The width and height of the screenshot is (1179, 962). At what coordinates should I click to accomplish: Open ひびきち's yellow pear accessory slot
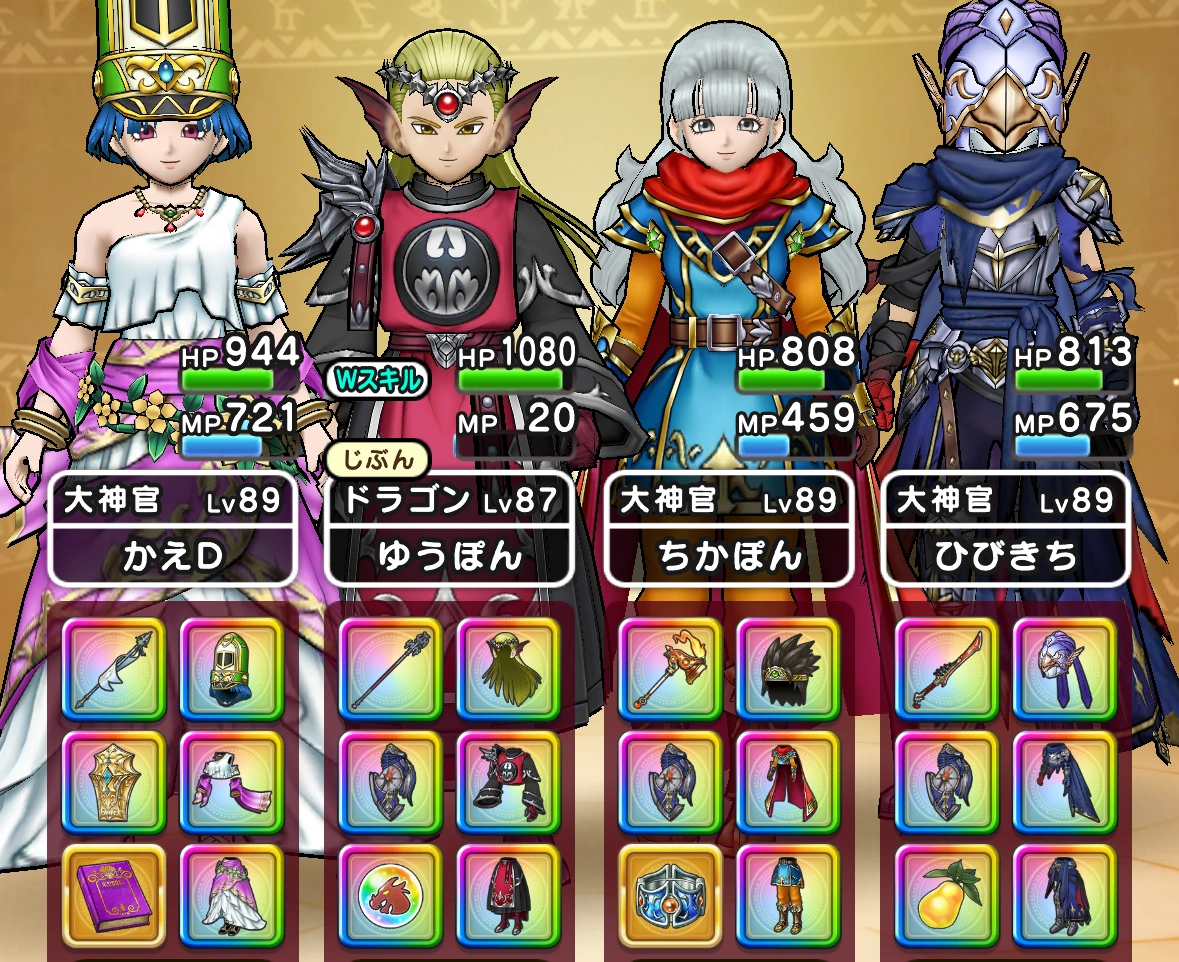click(946, 895)
